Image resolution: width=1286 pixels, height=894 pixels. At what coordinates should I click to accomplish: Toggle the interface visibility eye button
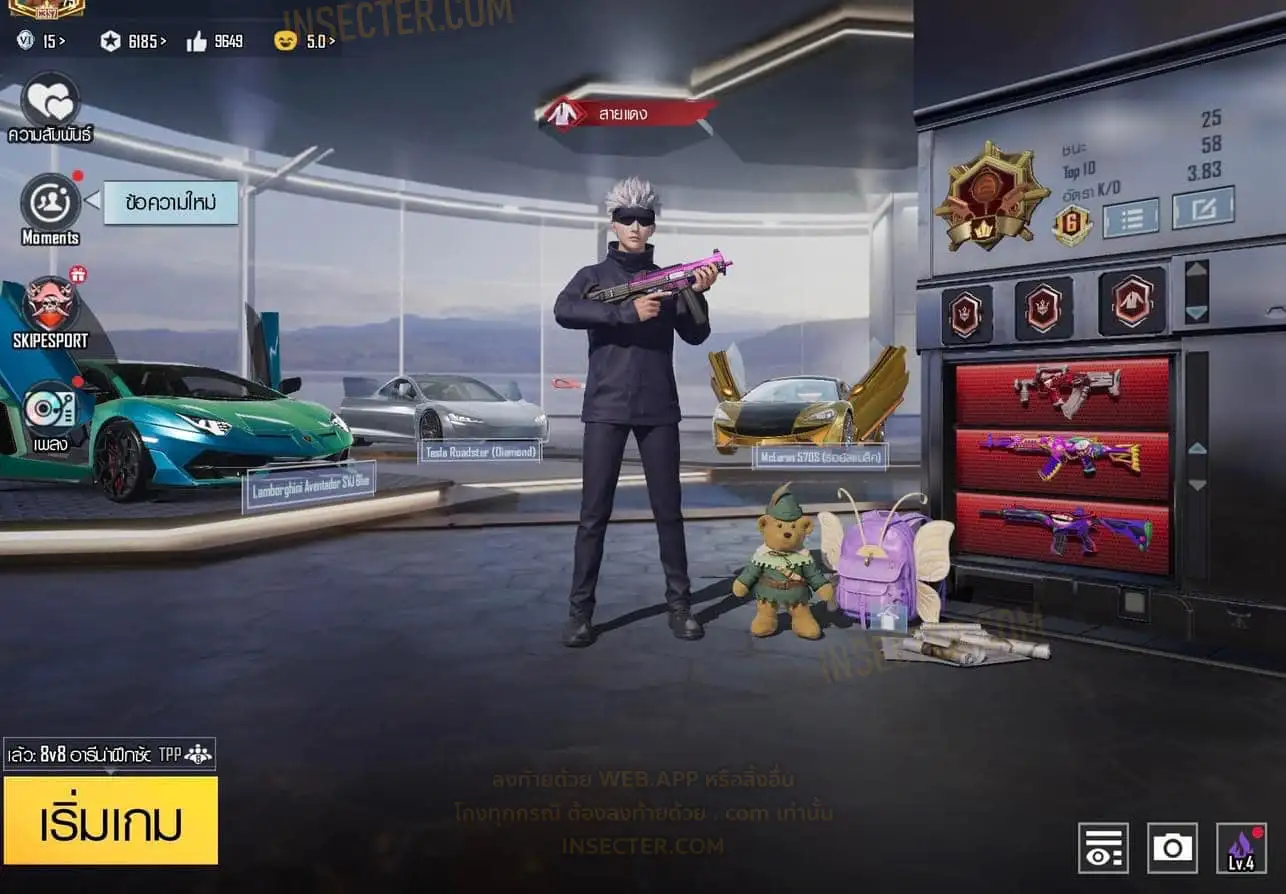click(x=1103, y=848)
